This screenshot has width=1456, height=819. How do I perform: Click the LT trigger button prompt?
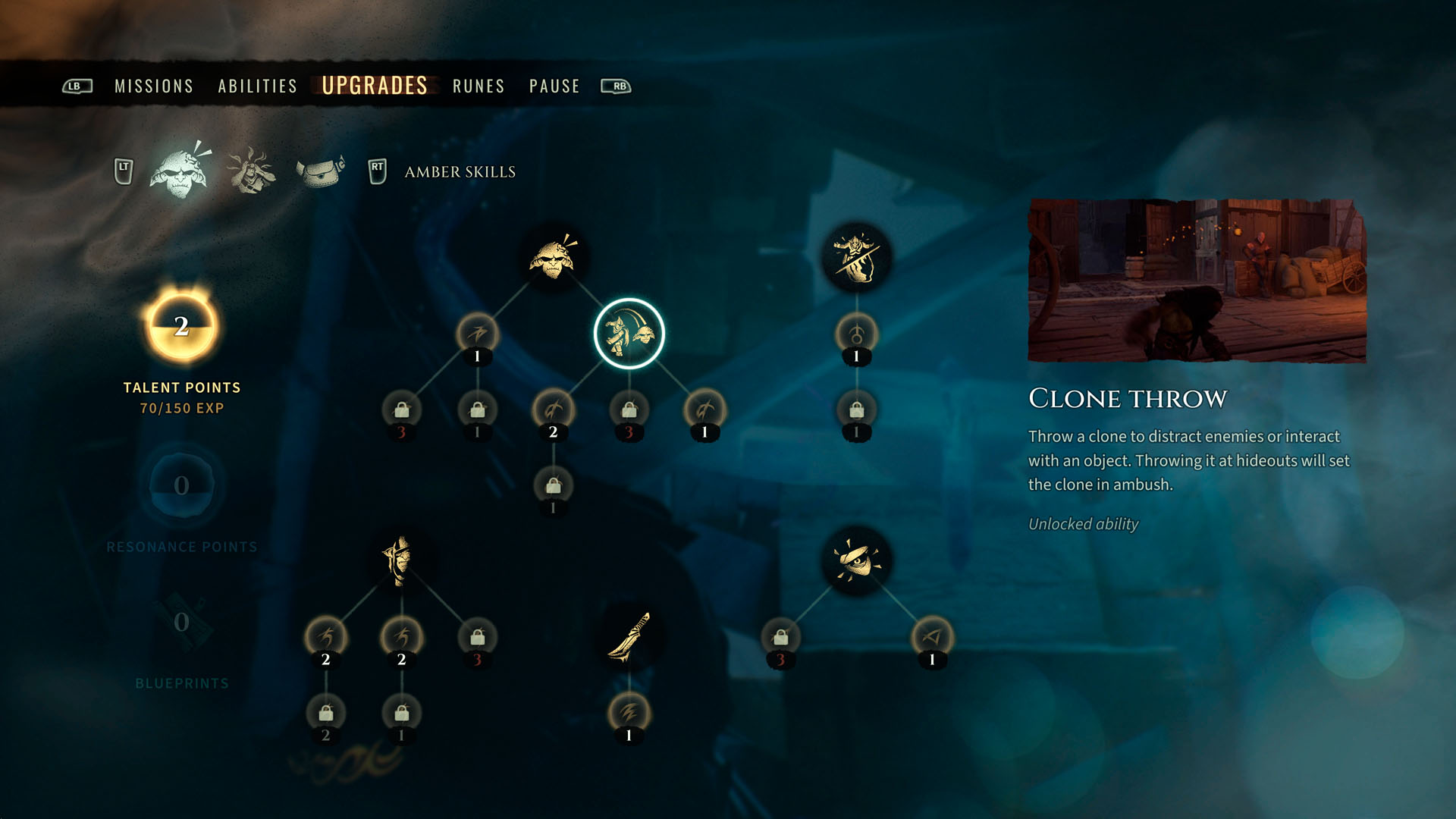tap(124, 167)
